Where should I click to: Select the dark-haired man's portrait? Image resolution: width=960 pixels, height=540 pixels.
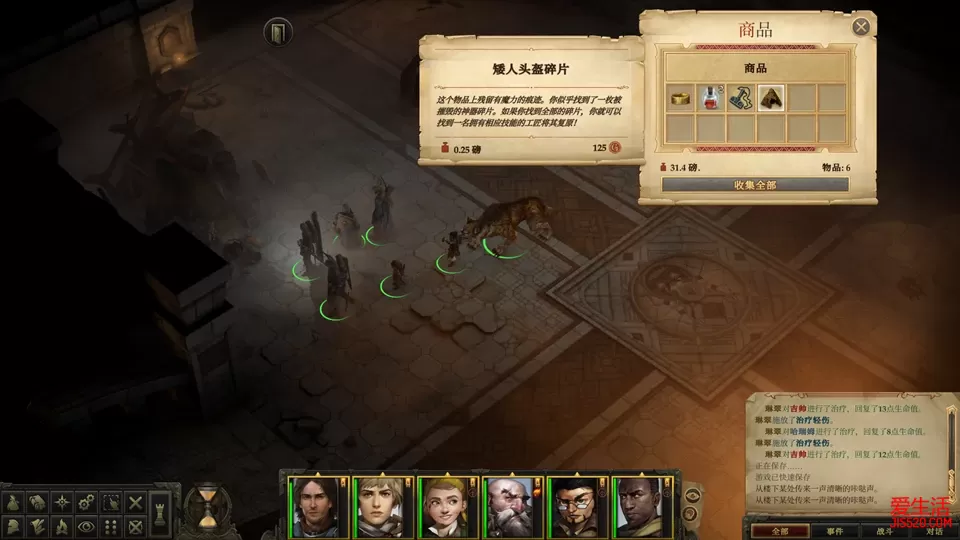coord(313,506)
